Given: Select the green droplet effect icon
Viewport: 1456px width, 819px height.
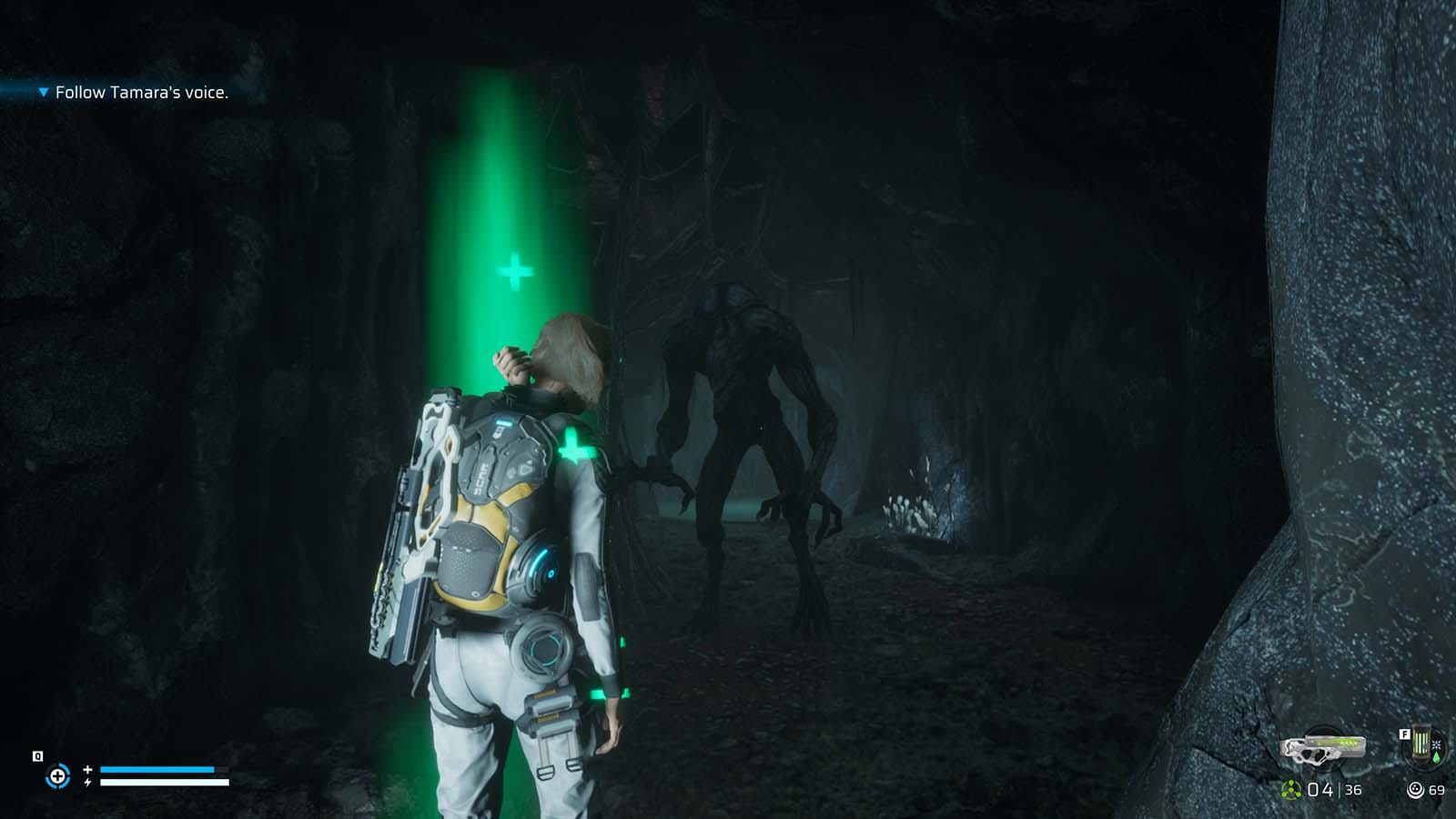Looking at the screenshot, I should [1436, 755].
